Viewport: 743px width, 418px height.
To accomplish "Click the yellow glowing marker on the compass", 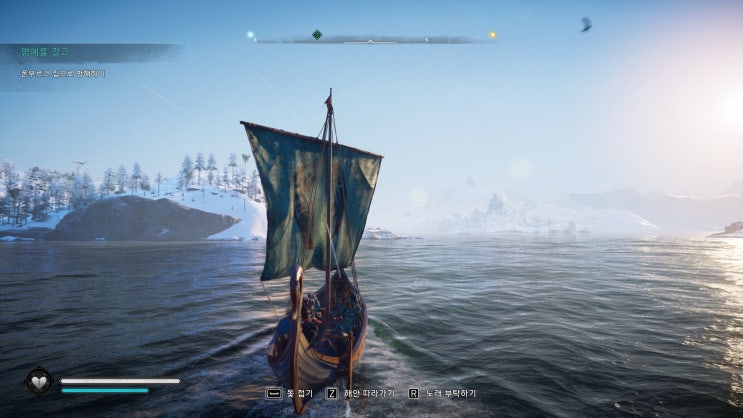I will 492,36.
